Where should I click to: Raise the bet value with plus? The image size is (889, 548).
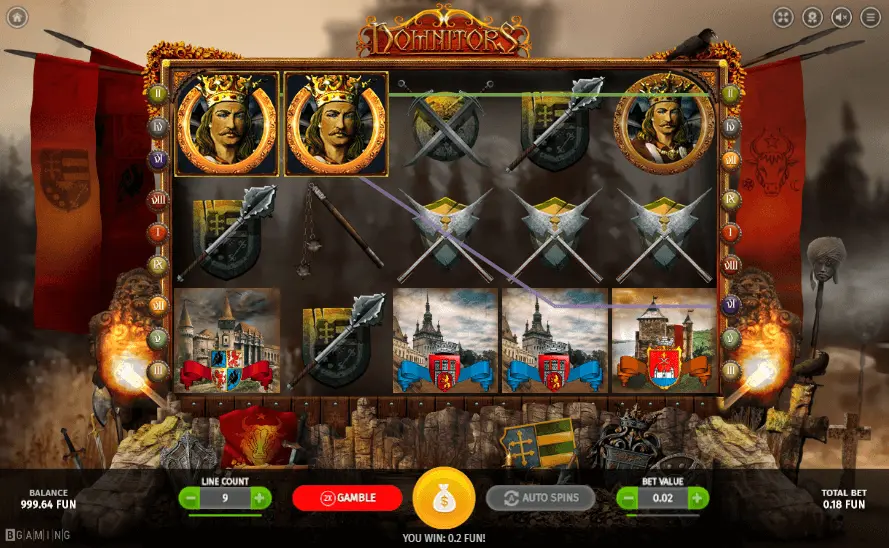point(697,498)
